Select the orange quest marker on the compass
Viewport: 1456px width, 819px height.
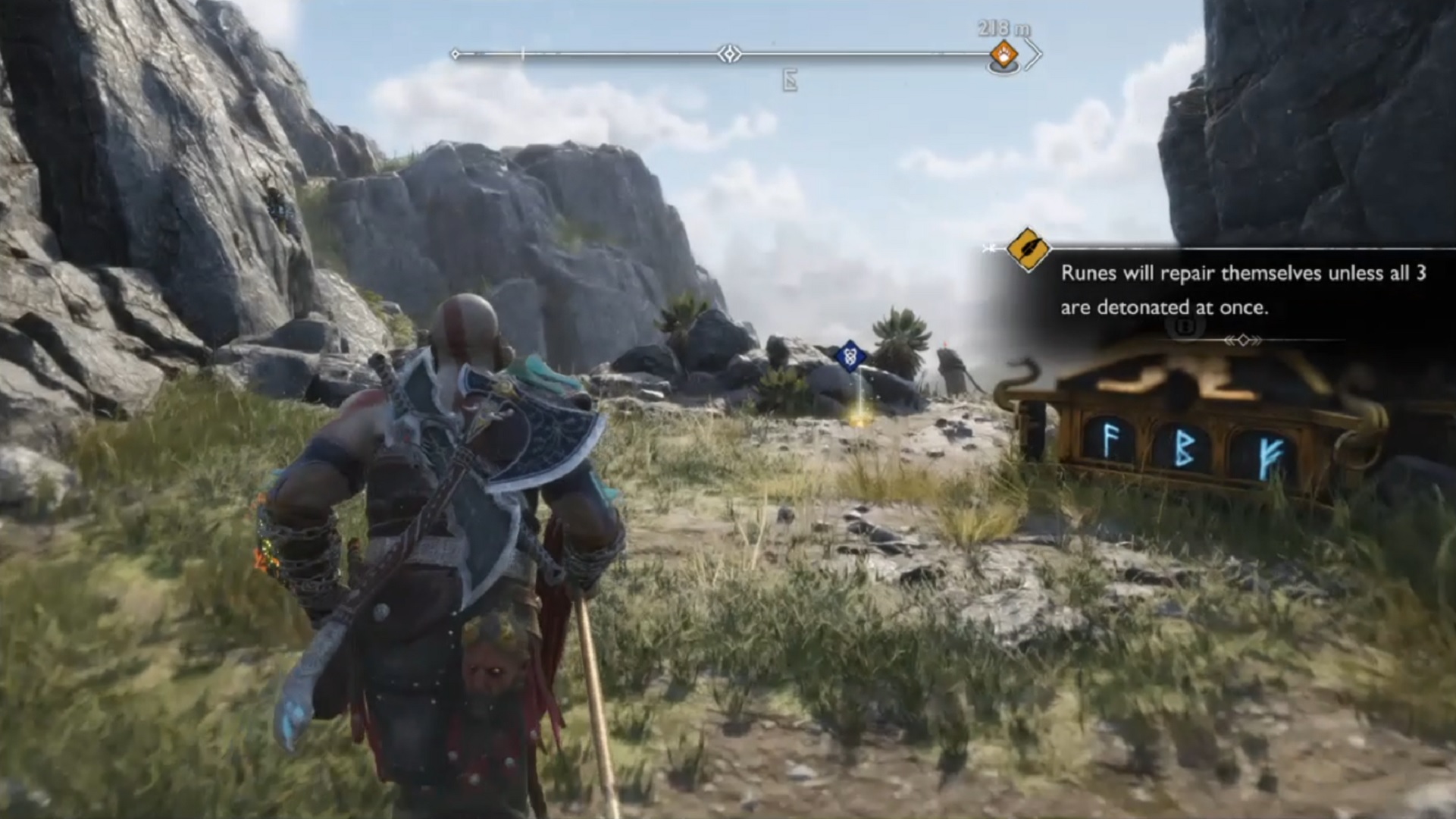[x=1004, y=55]
